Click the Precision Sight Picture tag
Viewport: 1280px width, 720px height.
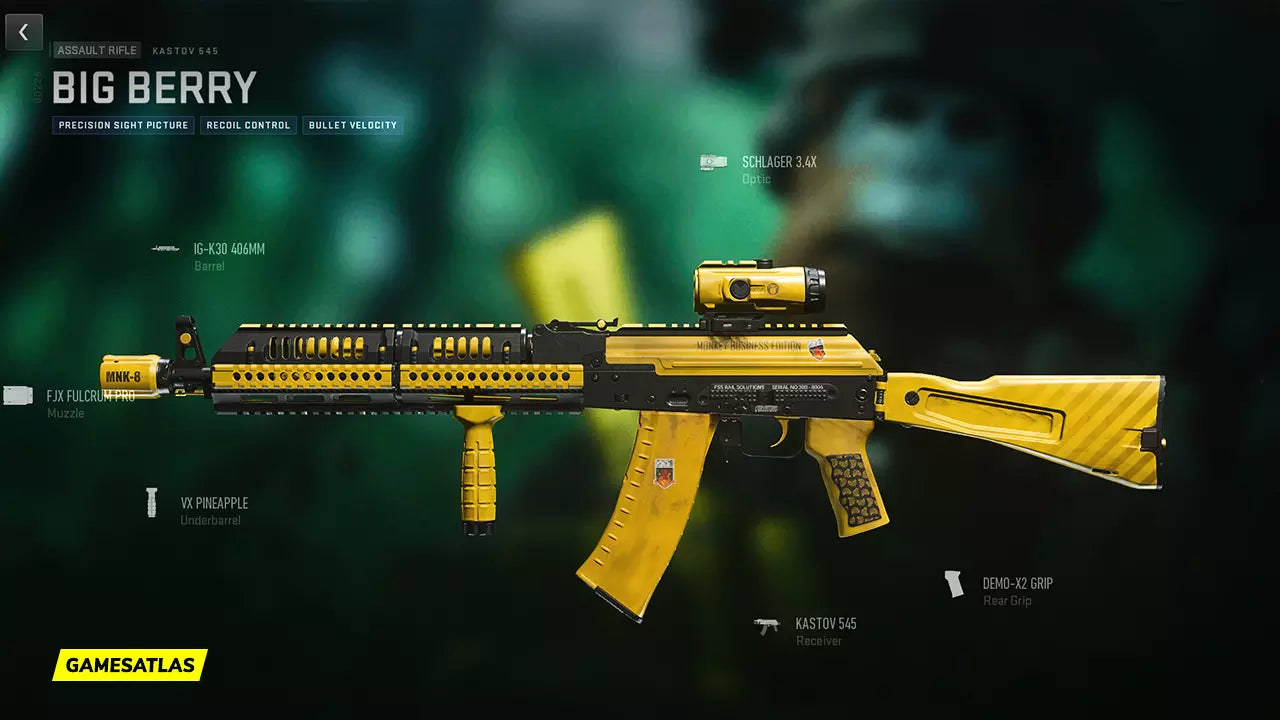click(x=123, y=126)
